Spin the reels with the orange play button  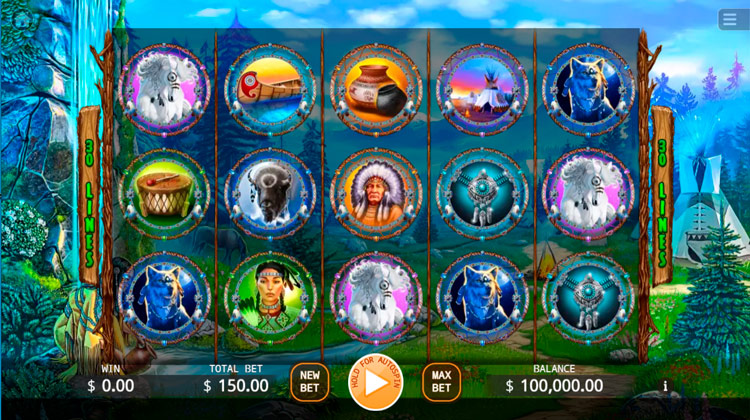(375, 382)
